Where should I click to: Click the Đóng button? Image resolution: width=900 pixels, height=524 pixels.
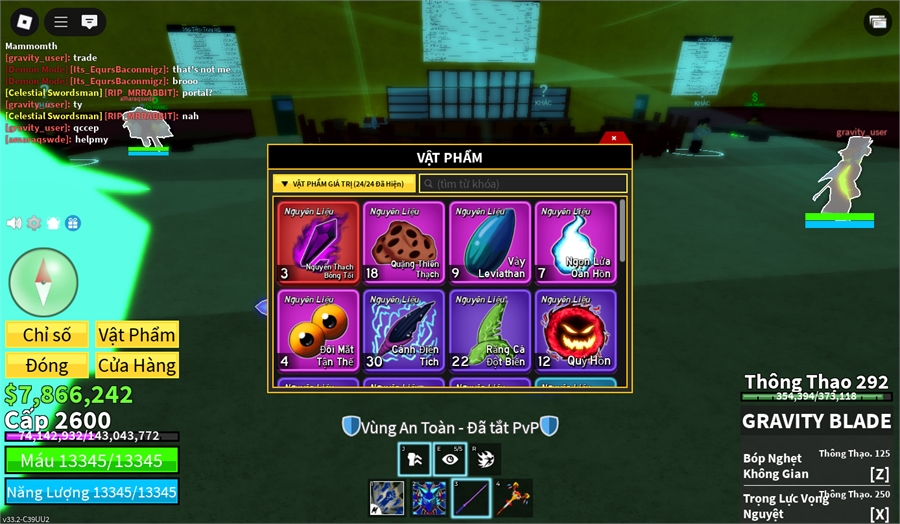click(47, 365)
